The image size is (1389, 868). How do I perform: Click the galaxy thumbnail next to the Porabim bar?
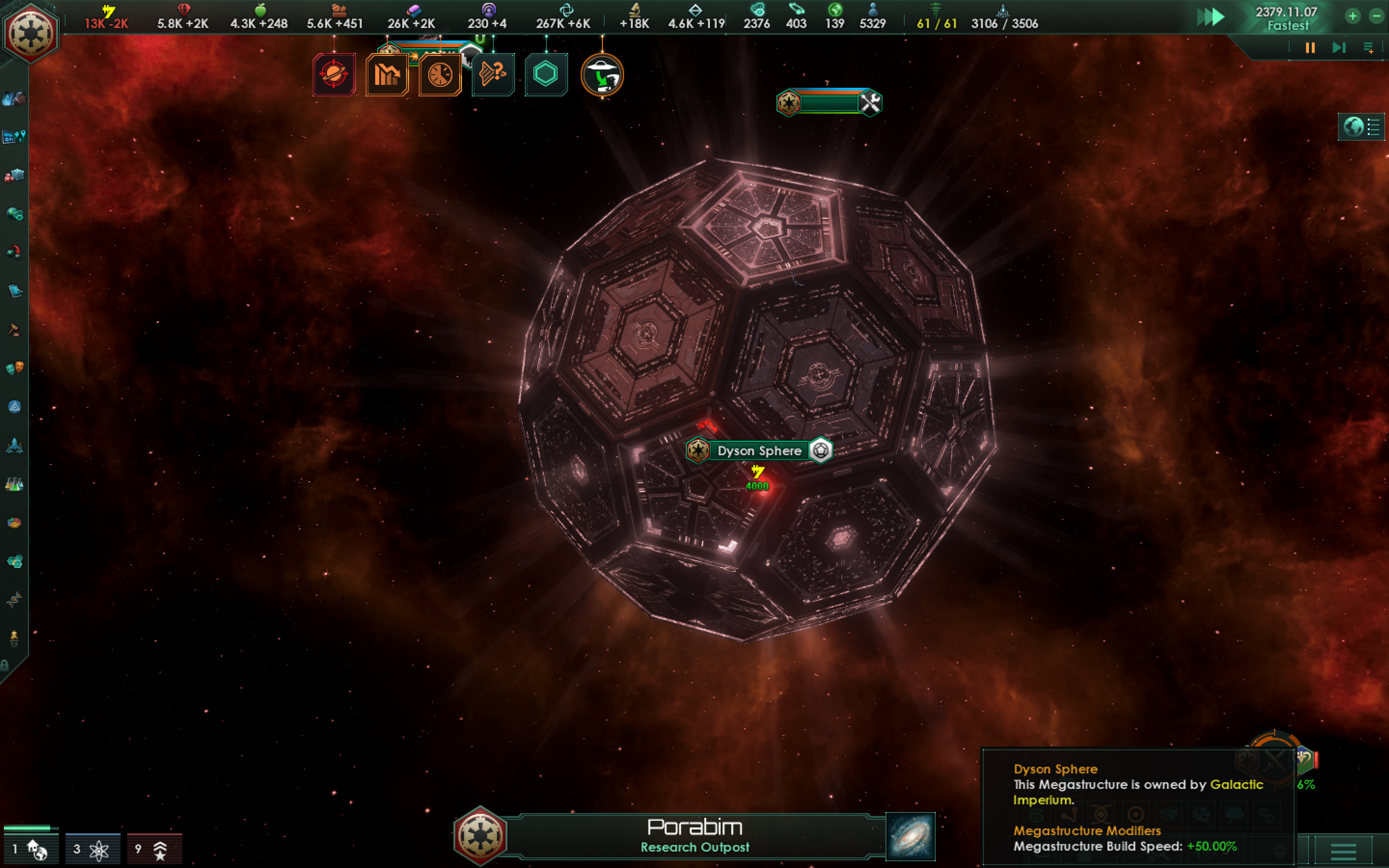(910, 838)
